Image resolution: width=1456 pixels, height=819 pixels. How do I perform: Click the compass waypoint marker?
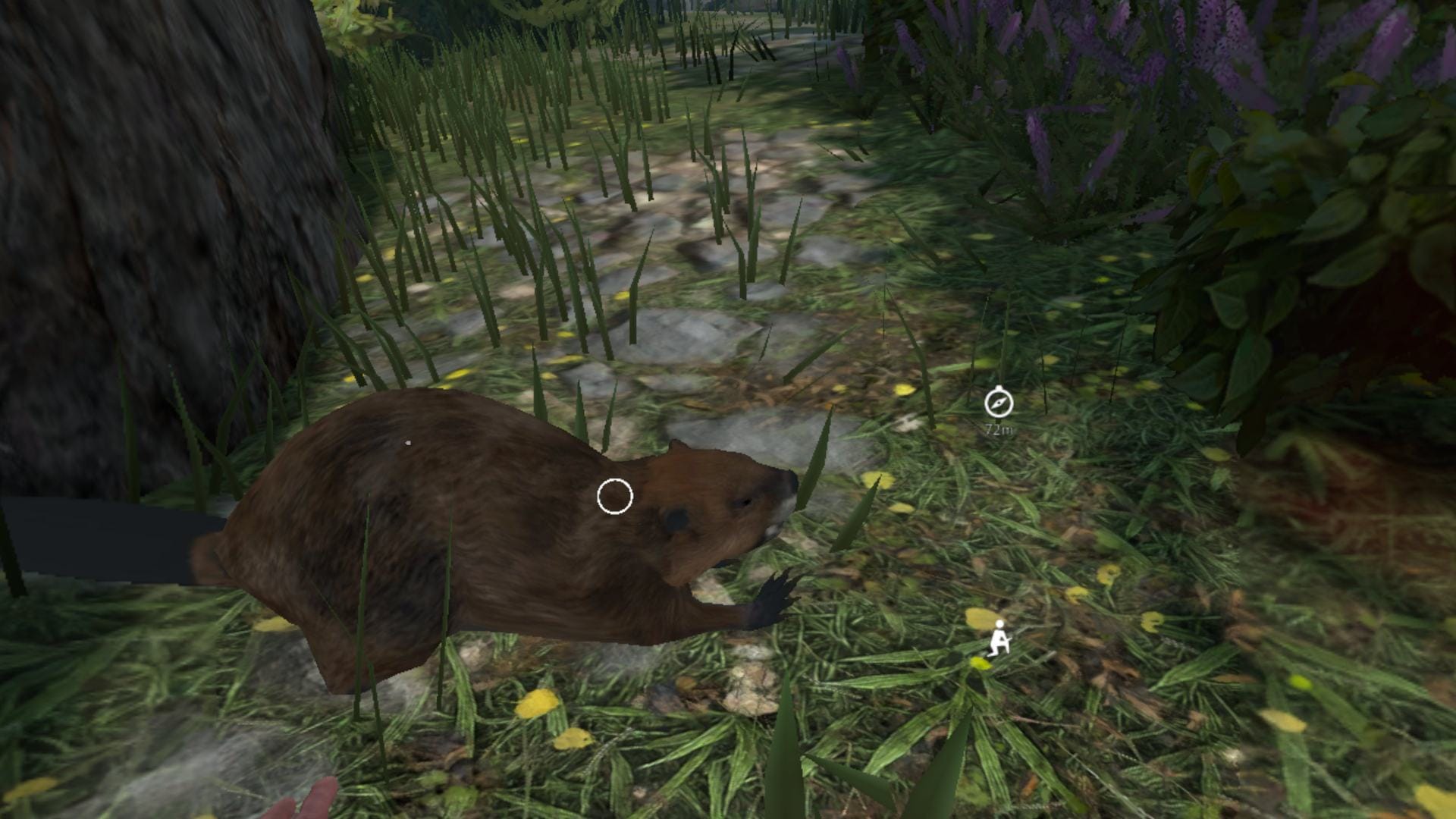[998, 403]
